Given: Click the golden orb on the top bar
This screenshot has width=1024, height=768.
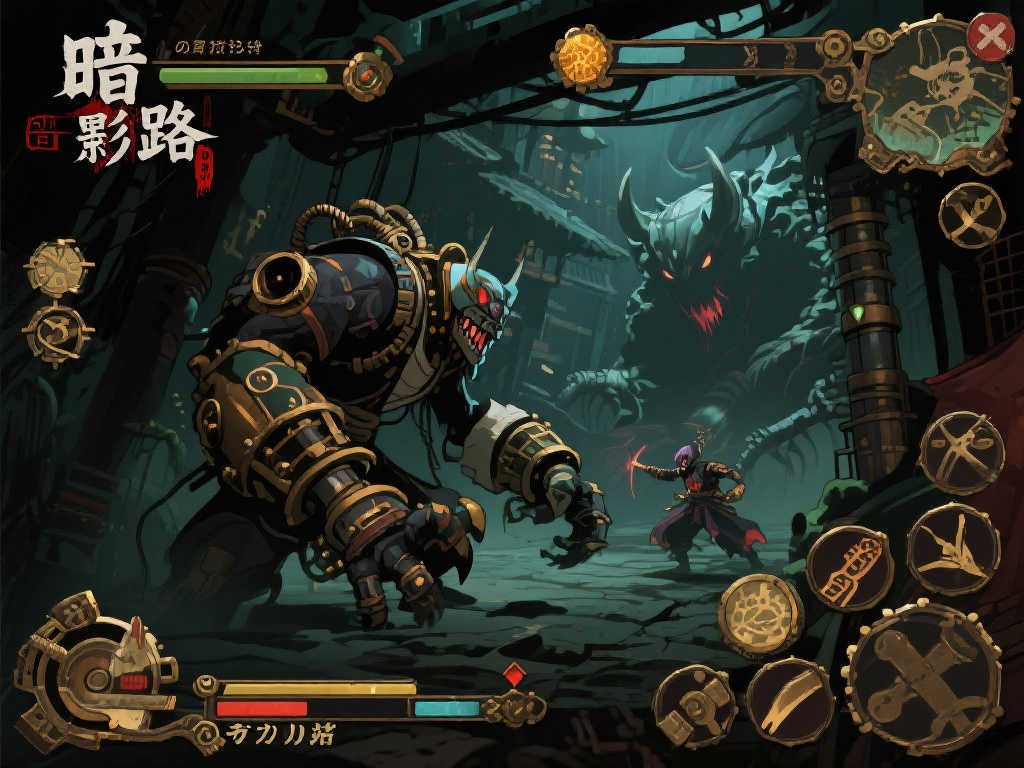Looking at the screenshot, I should click(583, 57).
